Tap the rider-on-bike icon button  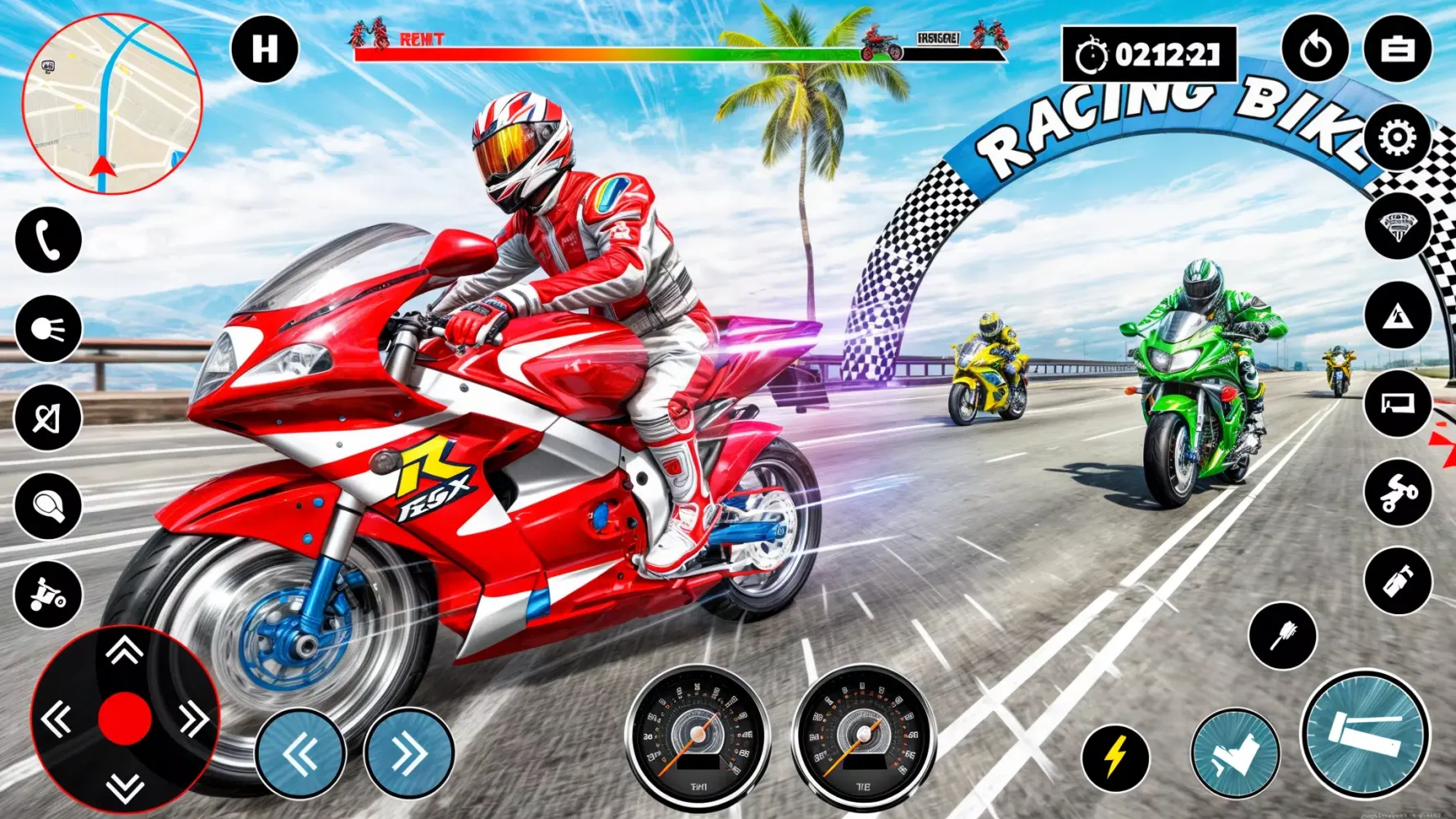click(x=48, y=595)
